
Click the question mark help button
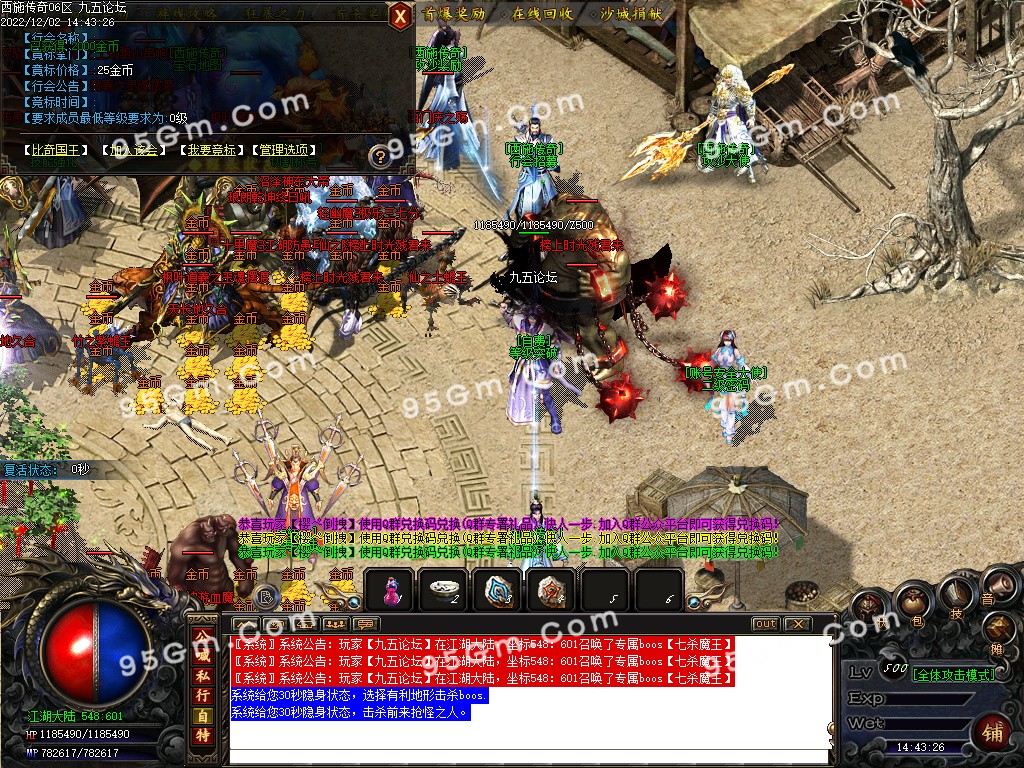[379, 156]
